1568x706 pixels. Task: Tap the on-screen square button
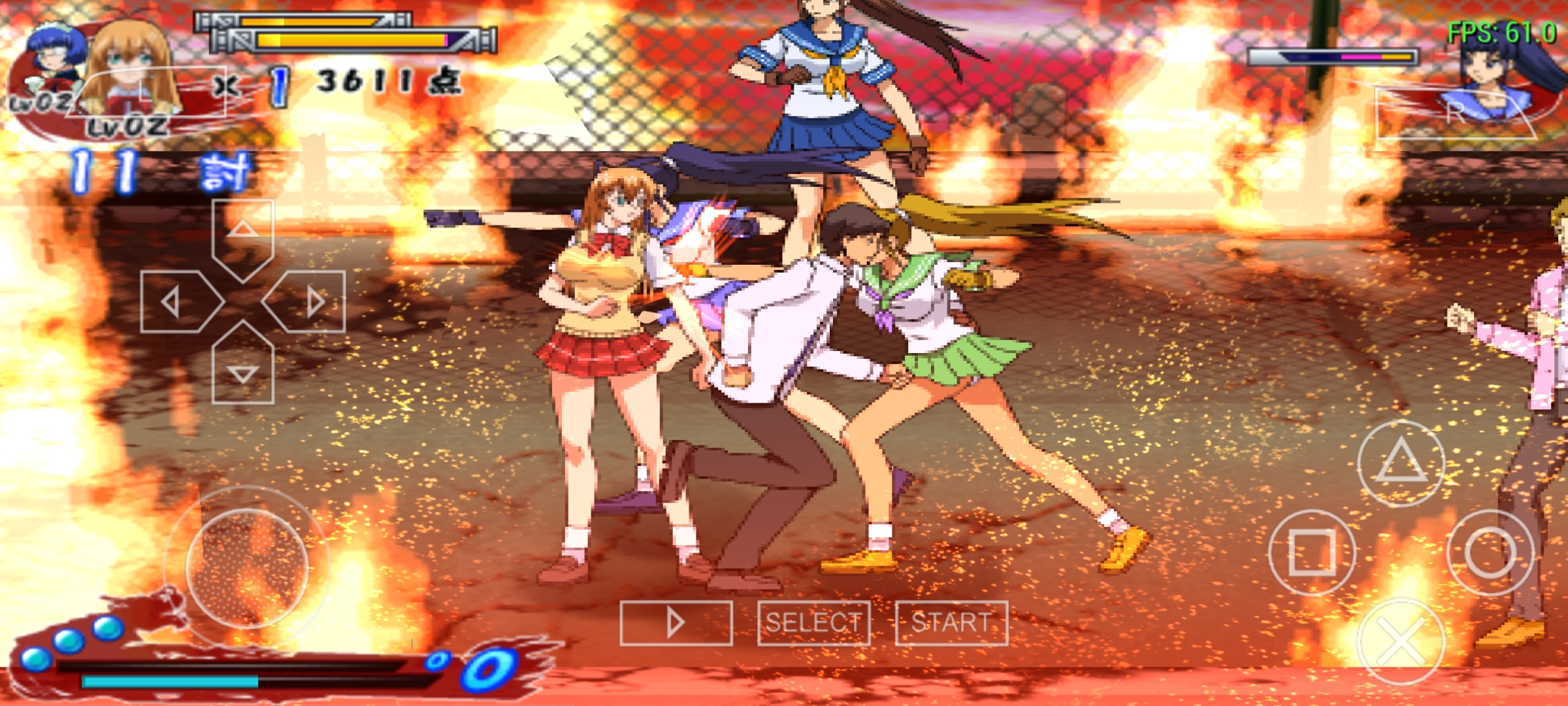tap(1311, 552)
